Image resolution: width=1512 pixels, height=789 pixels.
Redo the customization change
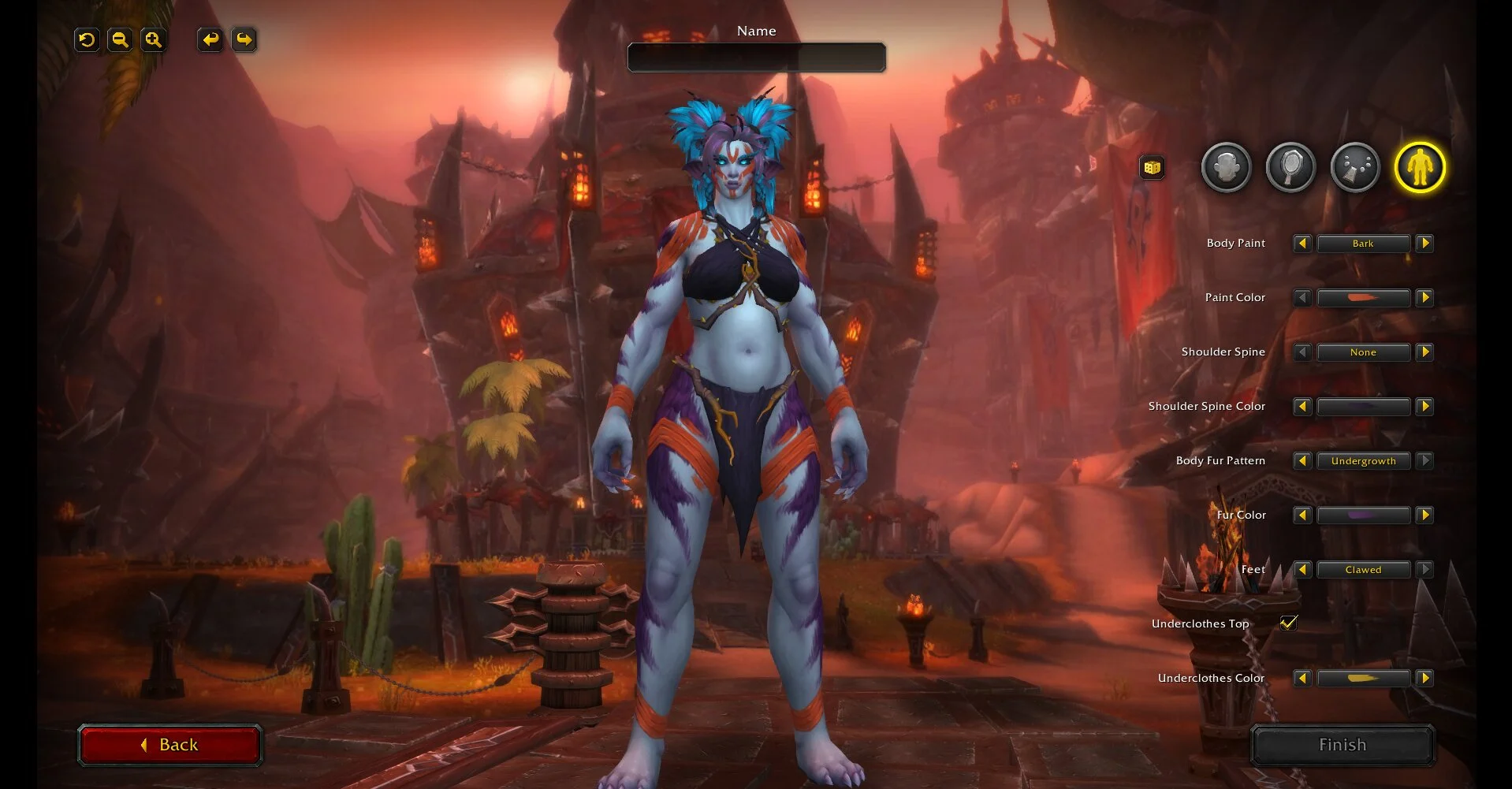(x=244, y=39)
